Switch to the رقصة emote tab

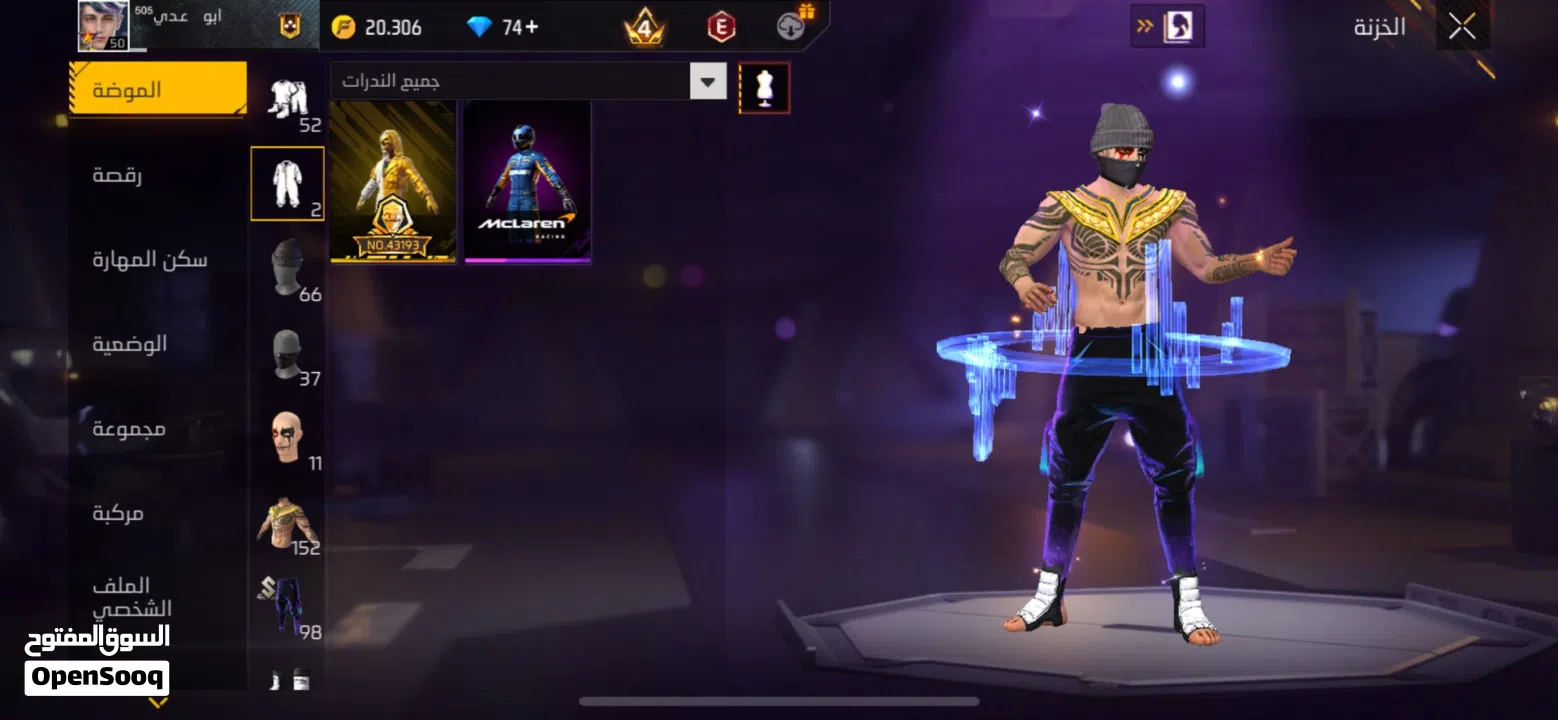click(x=118, y=175)
